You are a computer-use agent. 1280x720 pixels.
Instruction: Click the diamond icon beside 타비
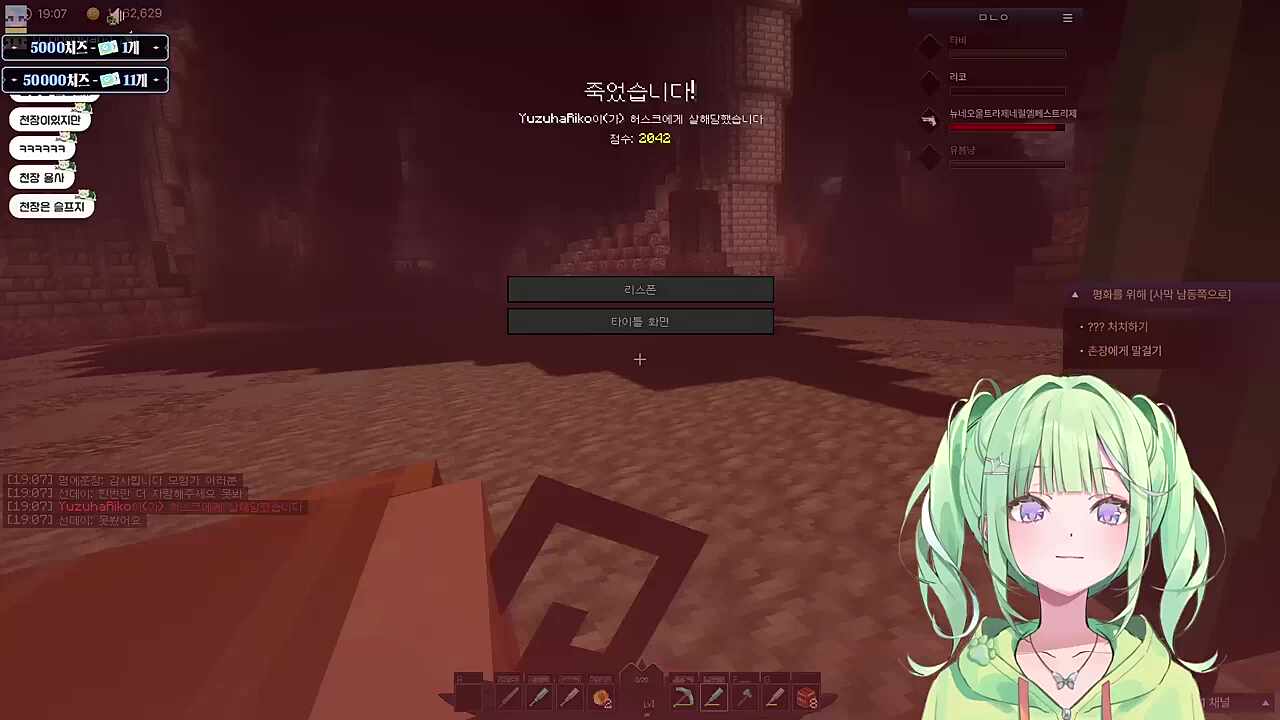(929, 46)
